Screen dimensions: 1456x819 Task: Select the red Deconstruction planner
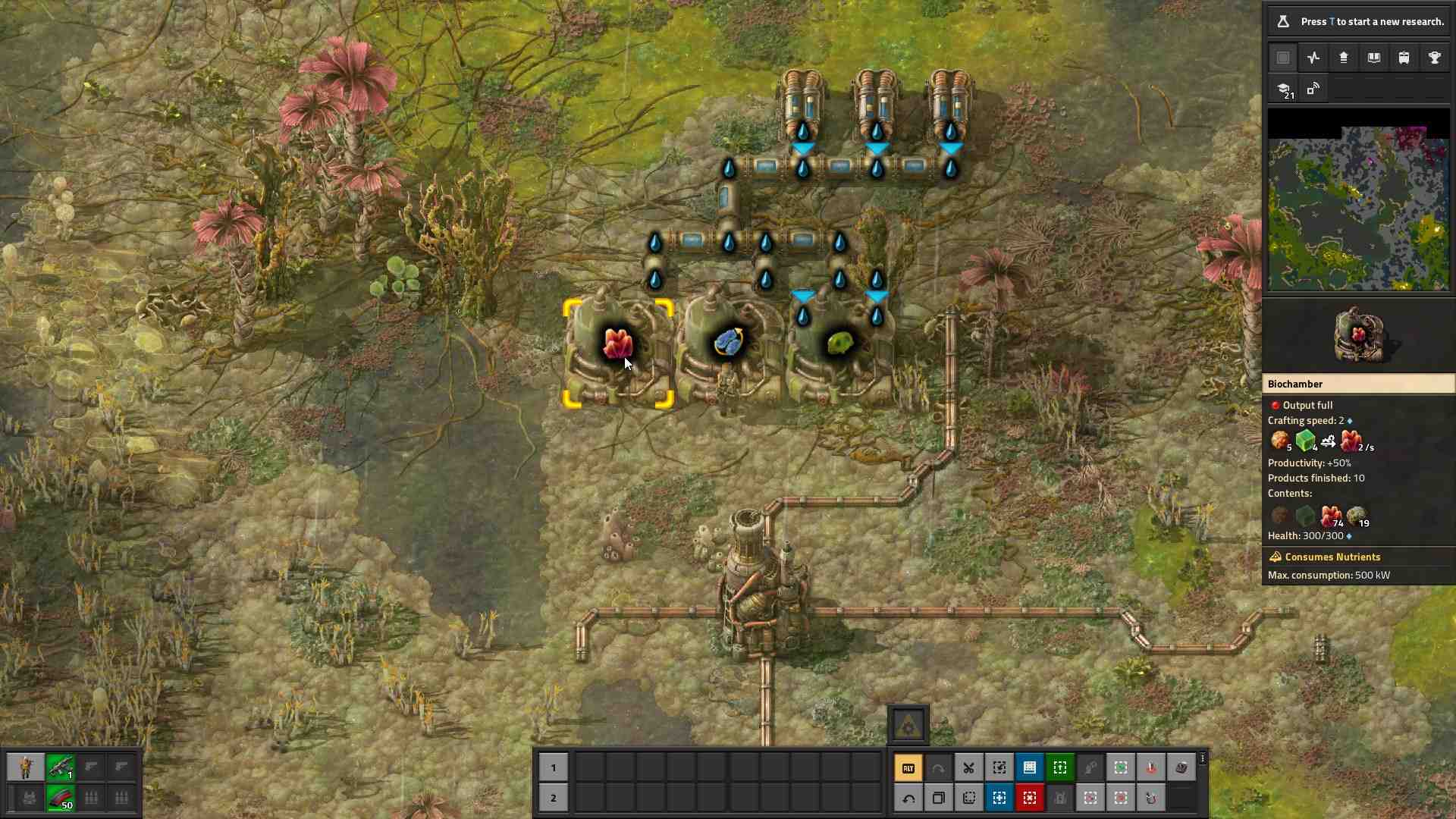pos(1030,798)
